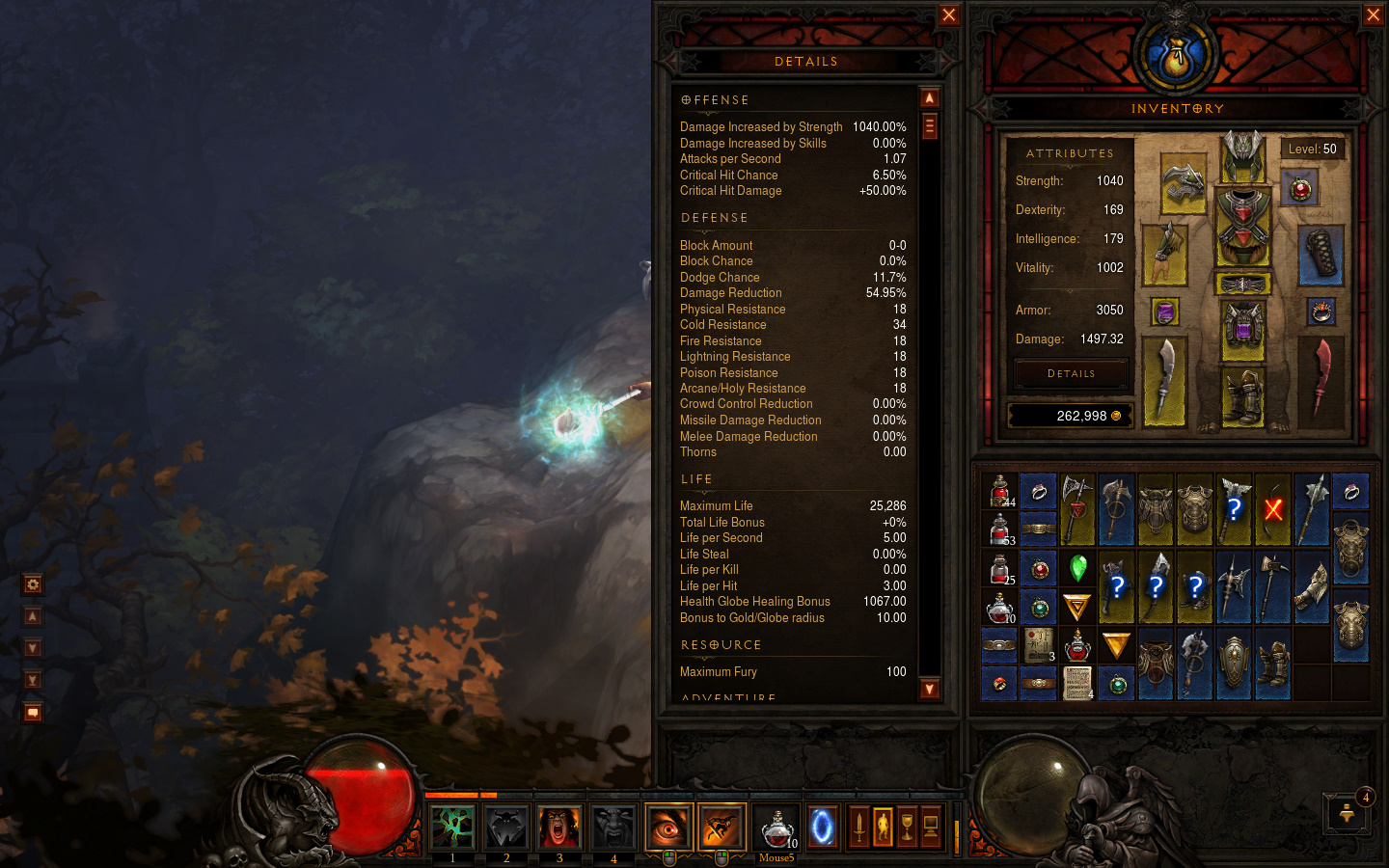1389x868 pixels.
Task: Open chat using the speech bubble icon
Action: (32, 712)
